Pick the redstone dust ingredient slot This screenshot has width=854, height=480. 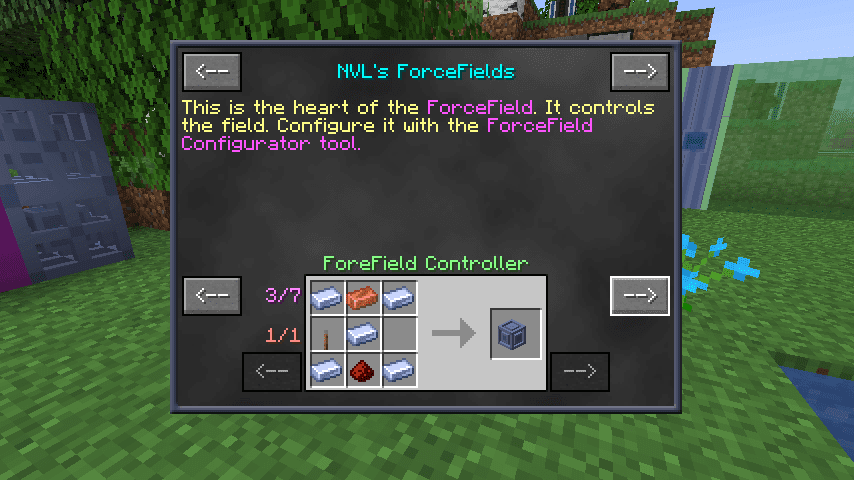pos(362,371)
